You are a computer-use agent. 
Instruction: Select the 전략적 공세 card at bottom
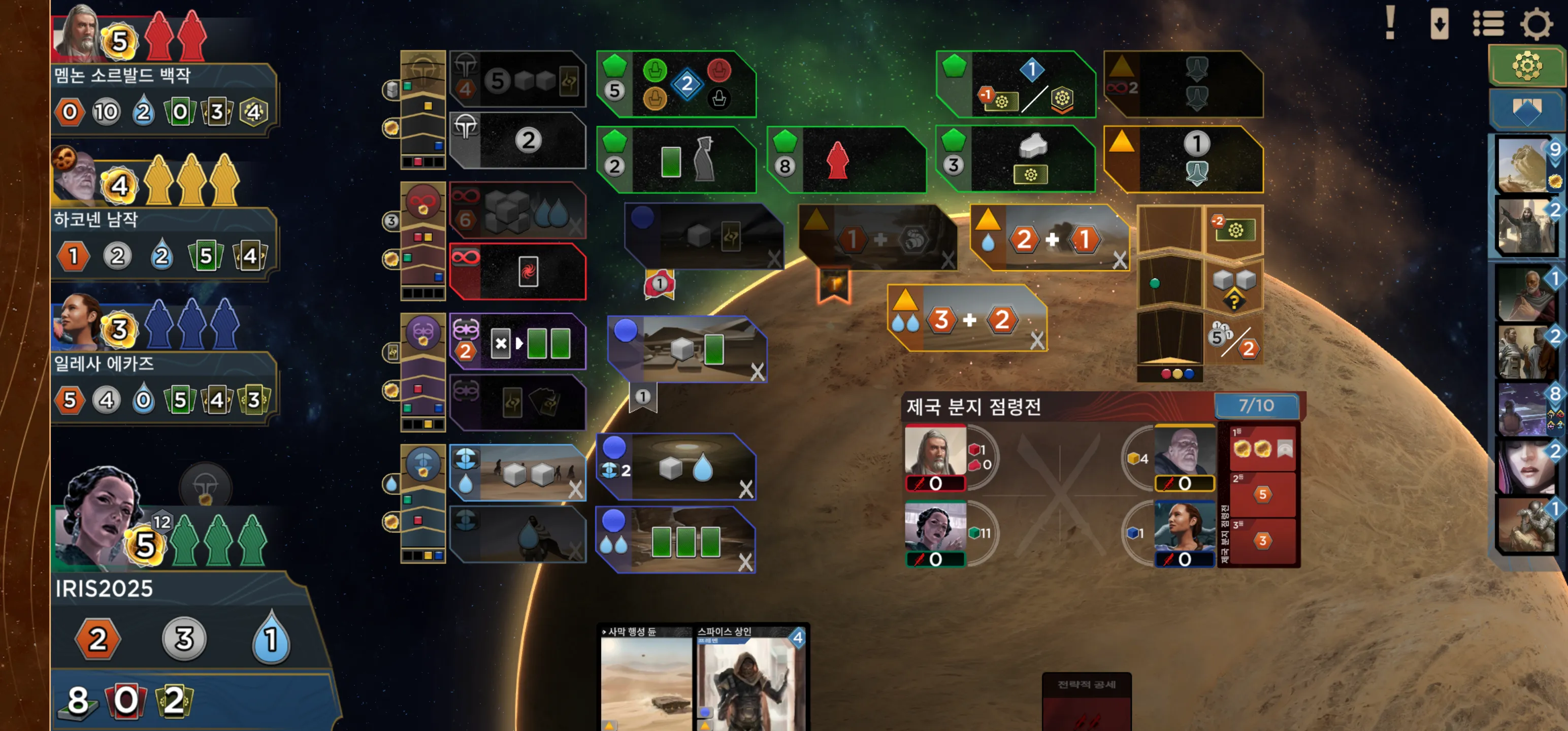1087,700
